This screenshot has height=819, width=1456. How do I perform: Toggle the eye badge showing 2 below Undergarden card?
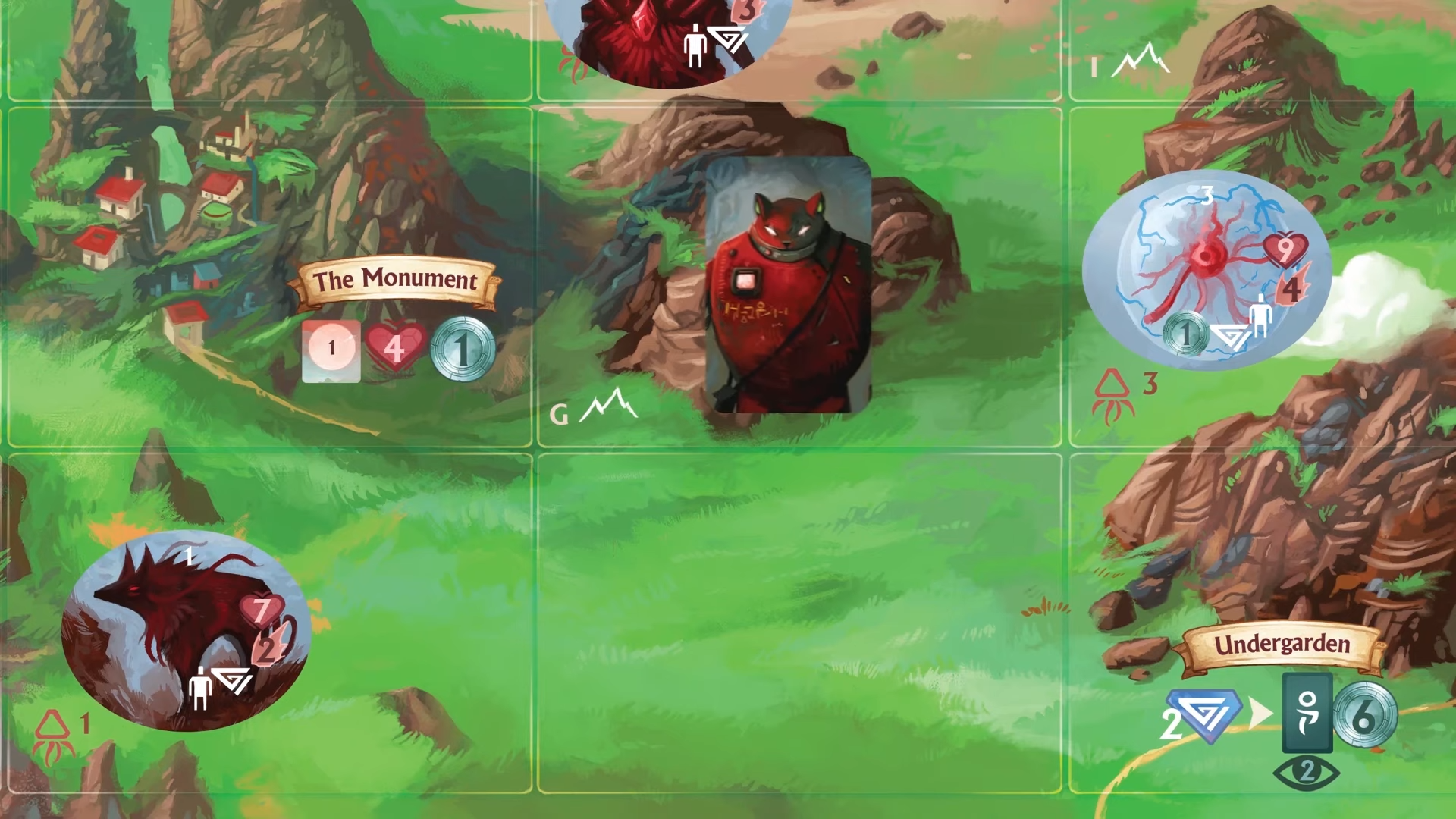[1306, 773]
